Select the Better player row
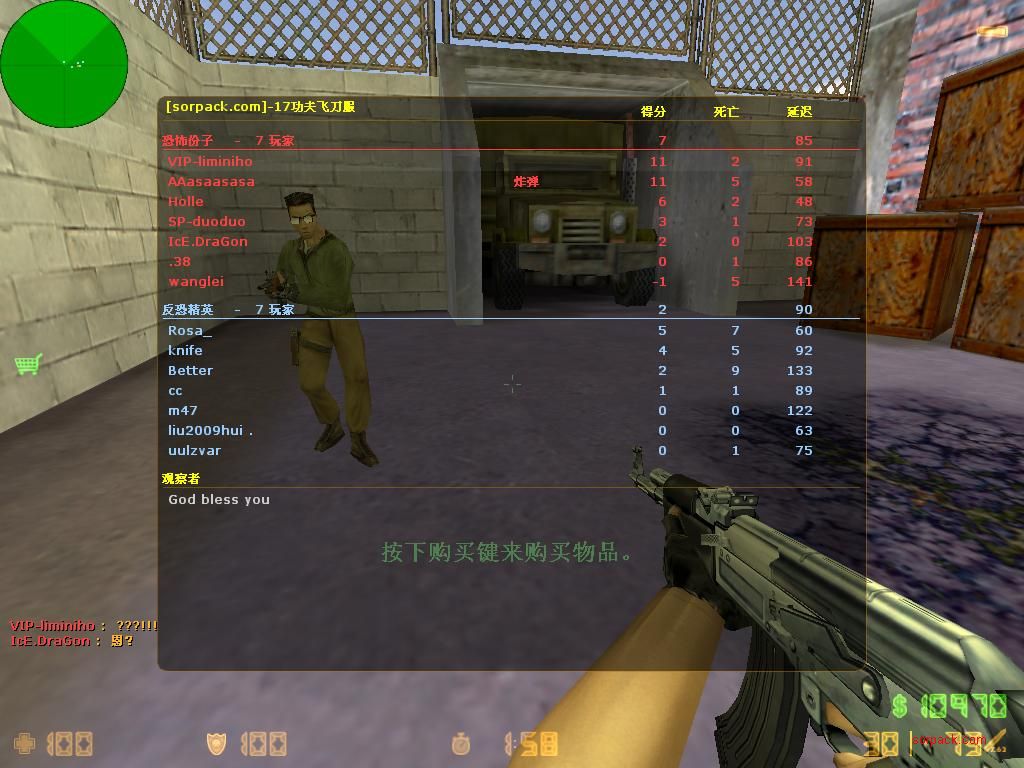The height and width of the screenshot is (768, 1024). [x=190, y=370]
